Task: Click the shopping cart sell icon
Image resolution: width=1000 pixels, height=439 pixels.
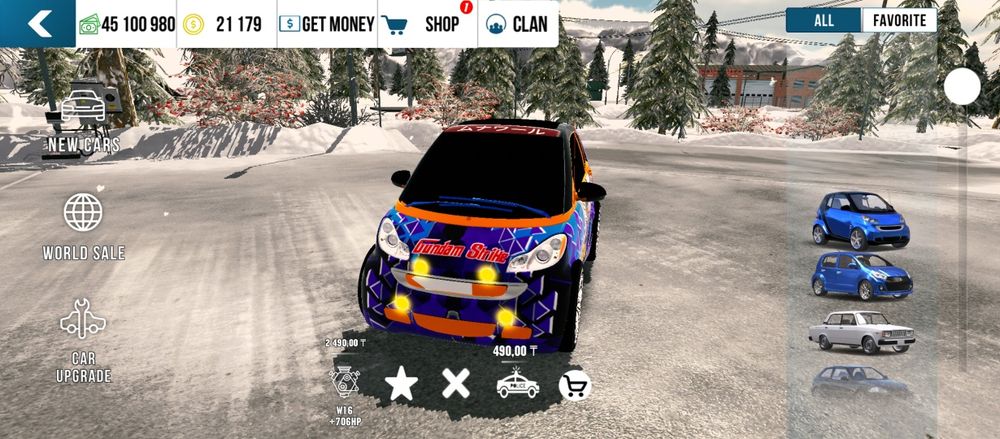Action: pyautogui.click(x=574, y=385)
